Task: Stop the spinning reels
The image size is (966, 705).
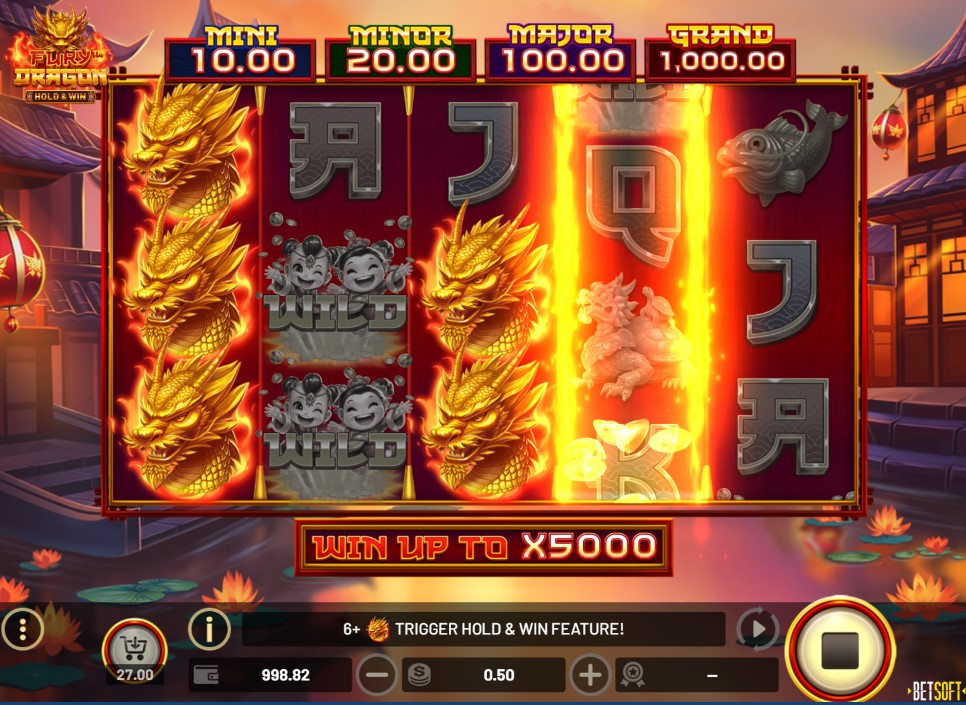Action: (839, 650)
